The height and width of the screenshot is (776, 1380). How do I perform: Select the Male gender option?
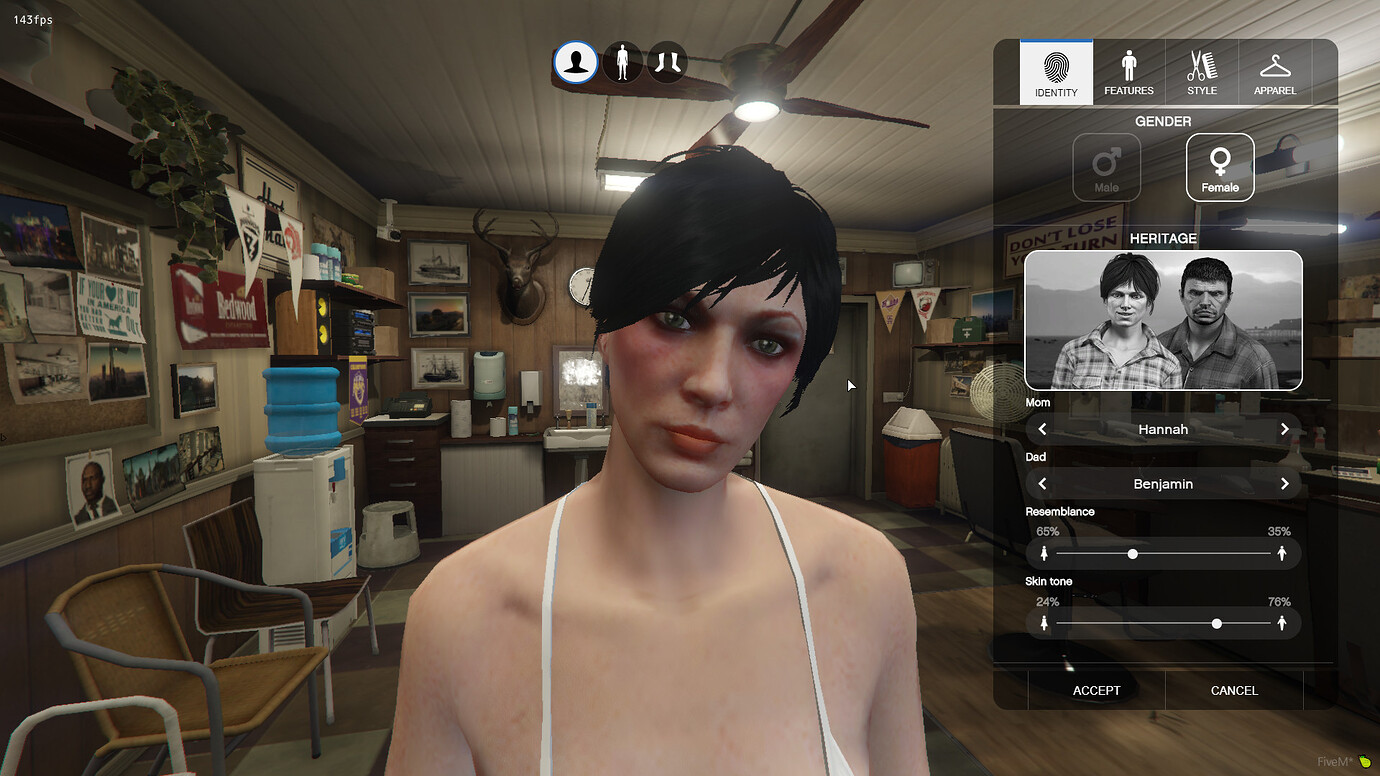[1107, 167]
